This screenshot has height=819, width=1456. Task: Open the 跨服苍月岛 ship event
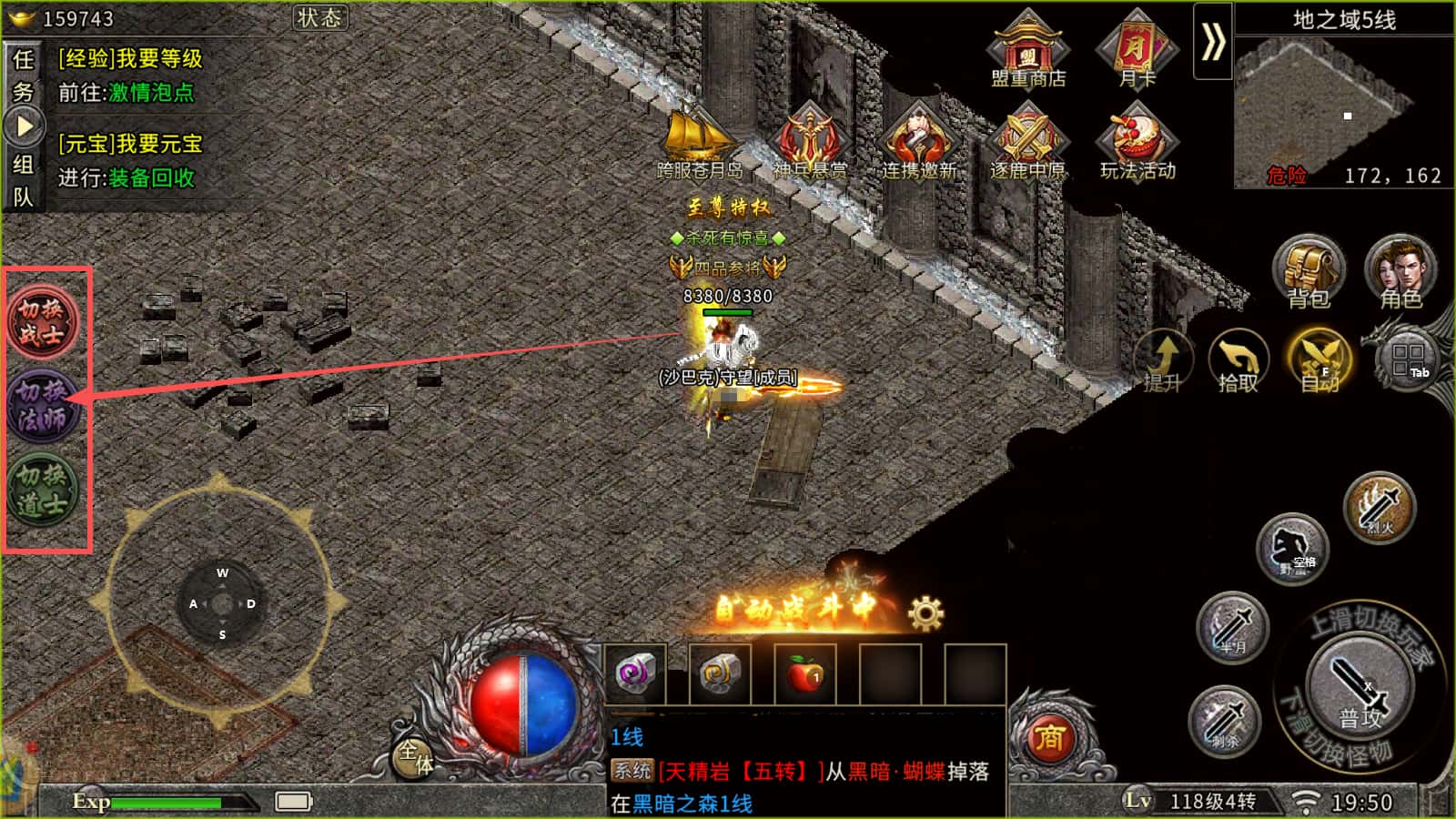point(699,141)
